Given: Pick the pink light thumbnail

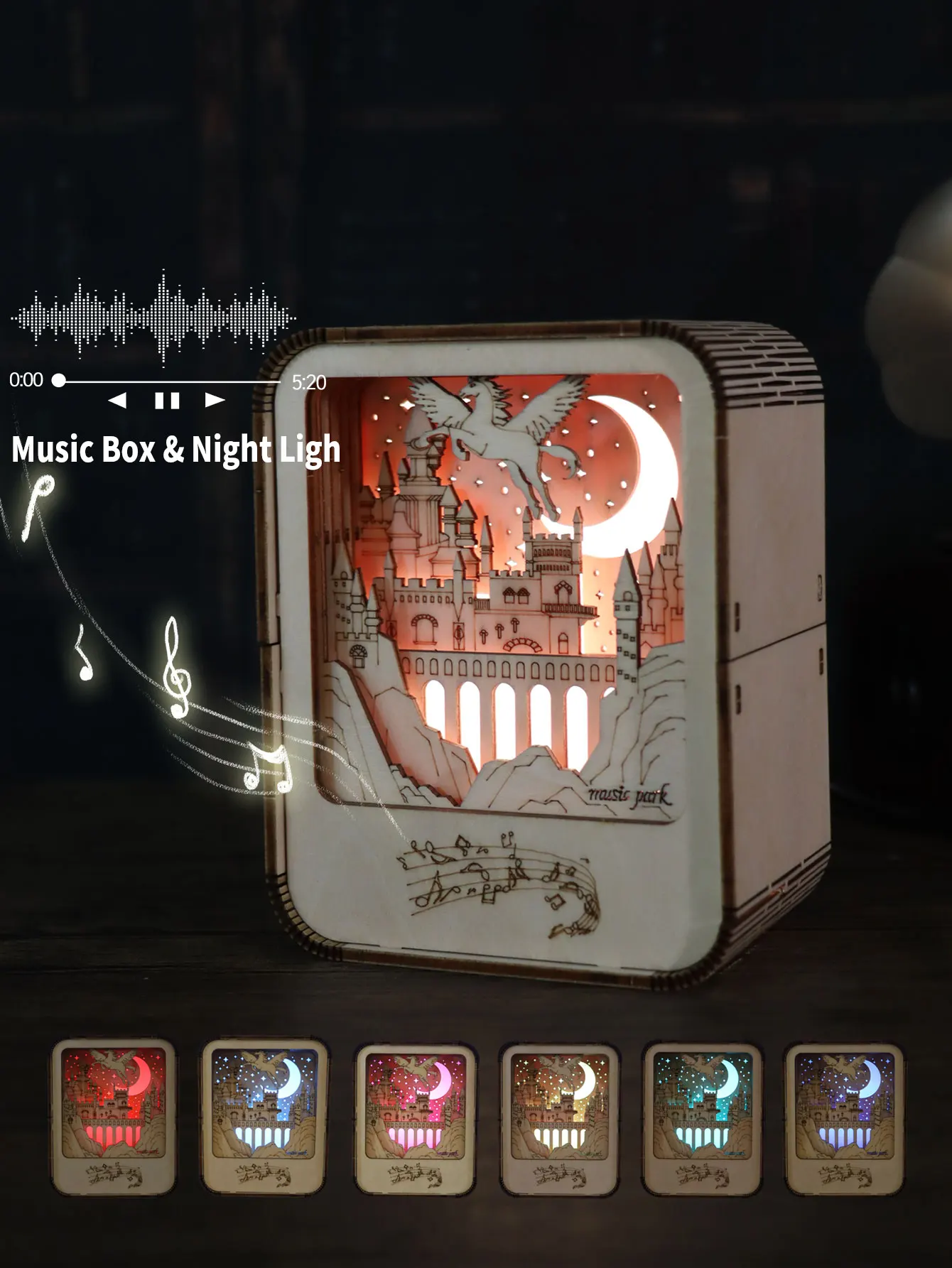Looking at the screenshot, I should point(416,1117).
